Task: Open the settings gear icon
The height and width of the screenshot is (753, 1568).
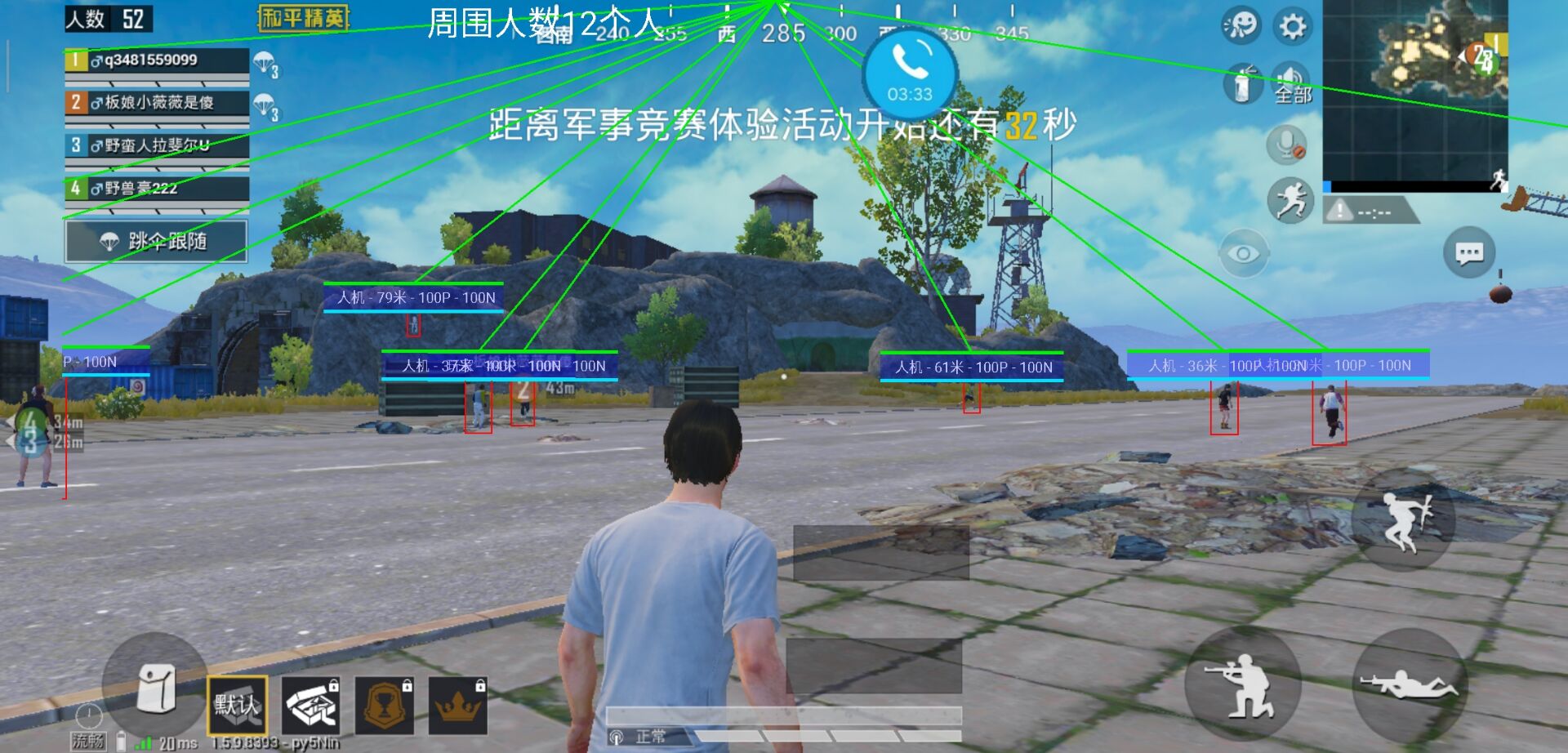Action: click(x=1293, y=26)
